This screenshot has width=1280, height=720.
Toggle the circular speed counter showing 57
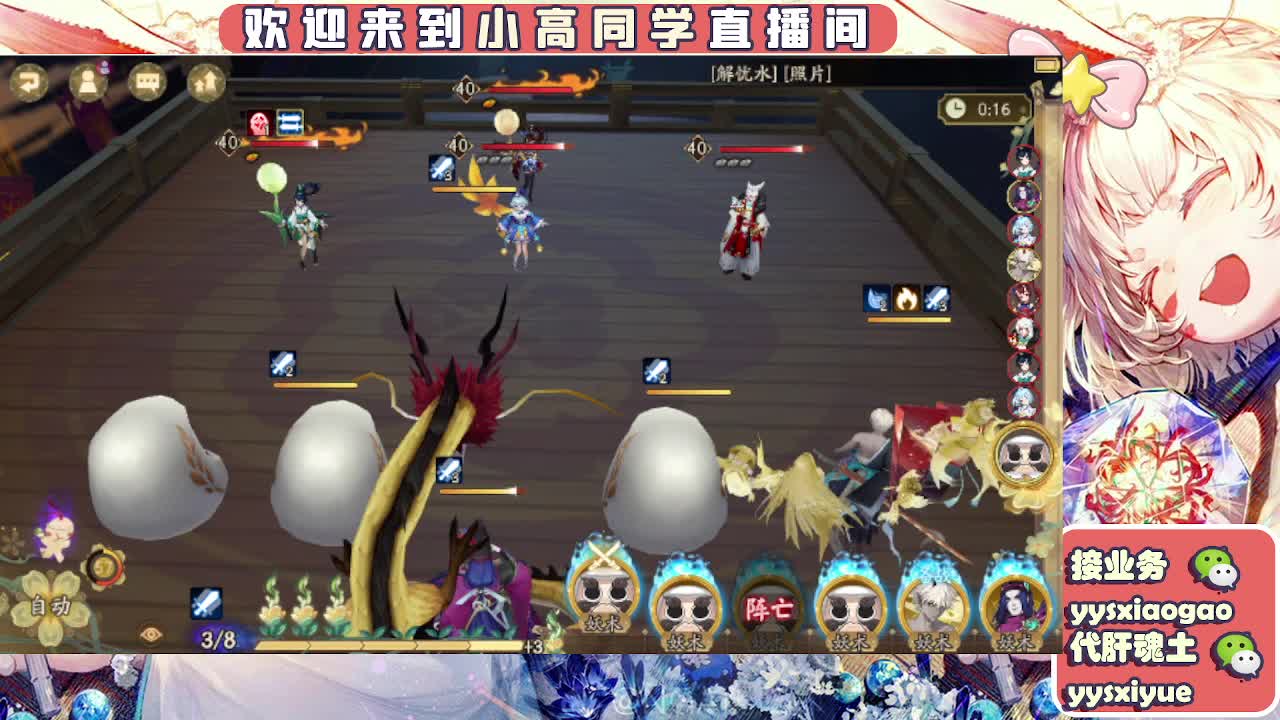[104, 567]
